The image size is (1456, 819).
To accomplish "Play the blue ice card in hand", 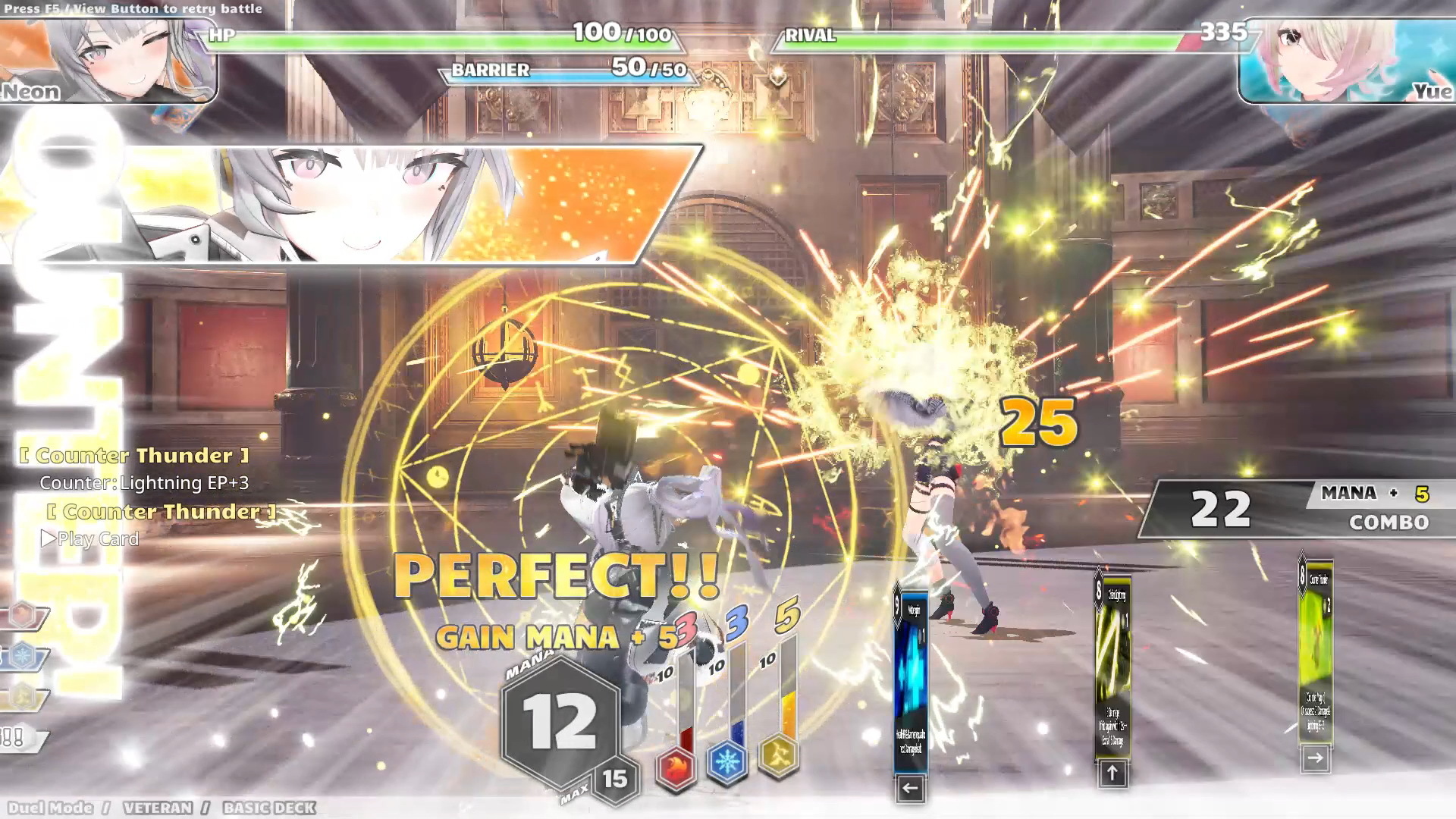I will tap(910, 679).
